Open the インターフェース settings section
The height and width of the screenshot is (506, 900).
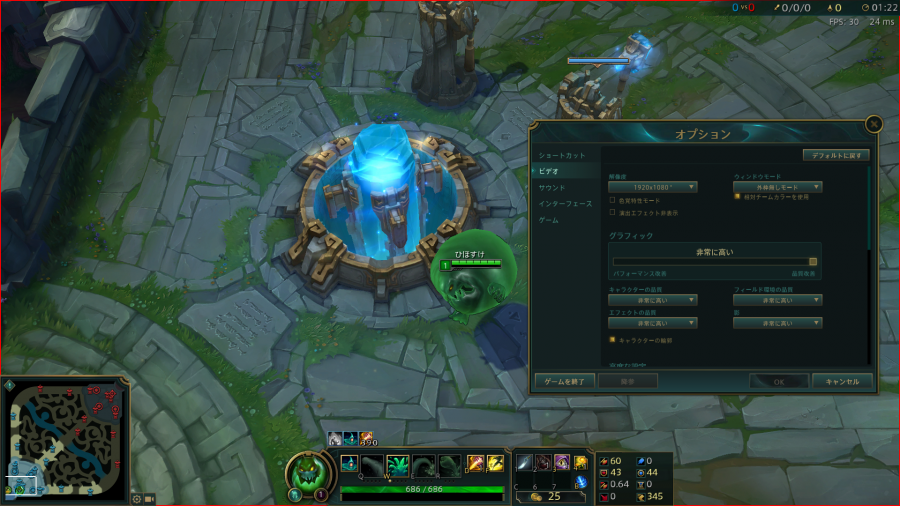point(565,204)
